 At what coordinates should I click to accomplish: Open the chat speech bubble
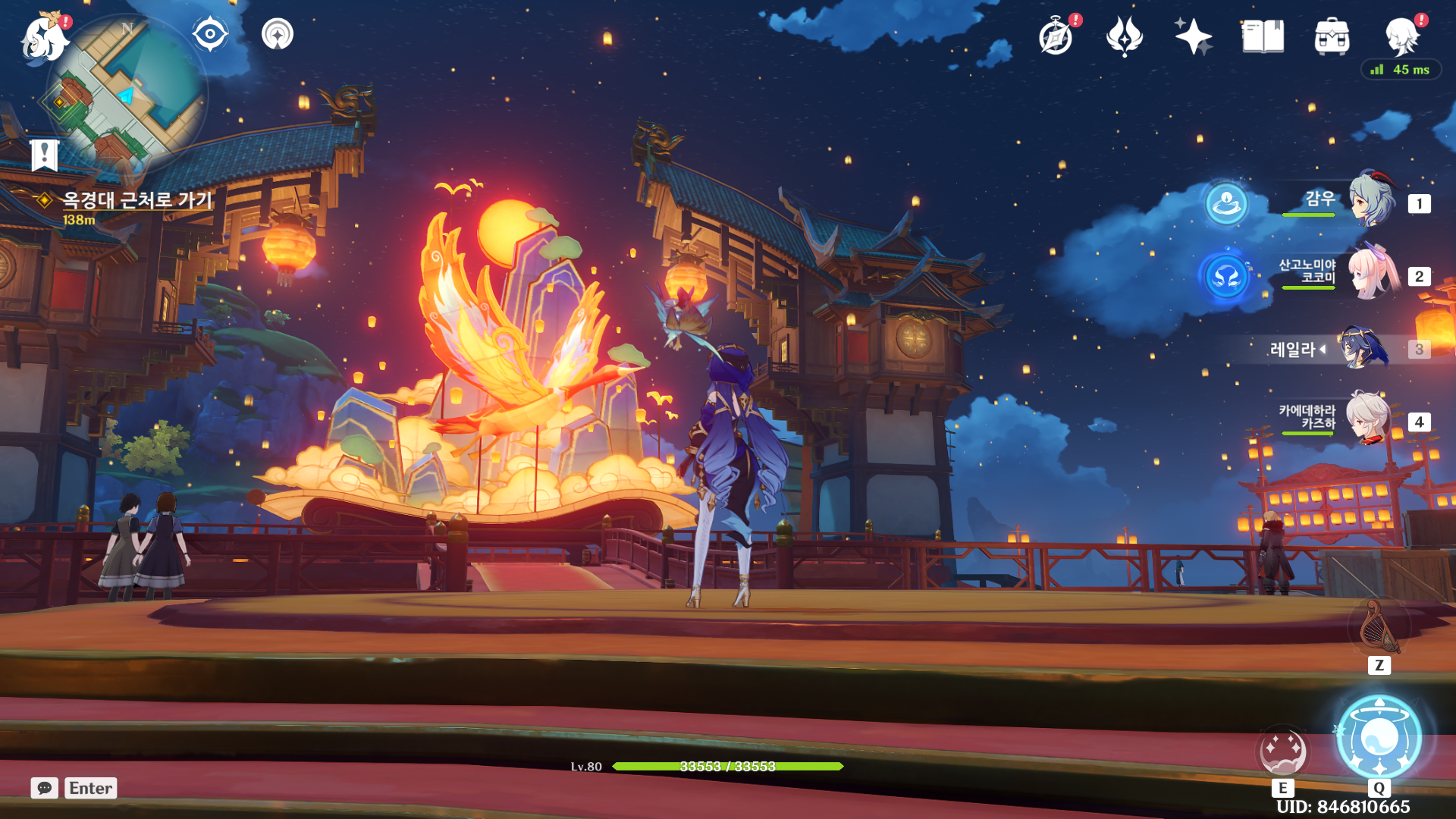coord(45,788)
